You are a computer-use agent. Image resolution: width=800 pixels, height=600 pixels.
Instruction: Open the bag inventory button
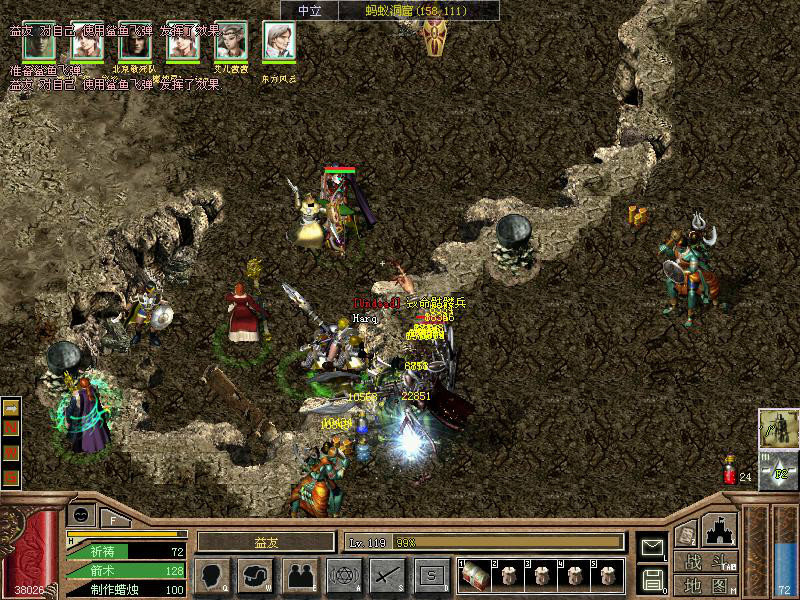click(256, 575)
